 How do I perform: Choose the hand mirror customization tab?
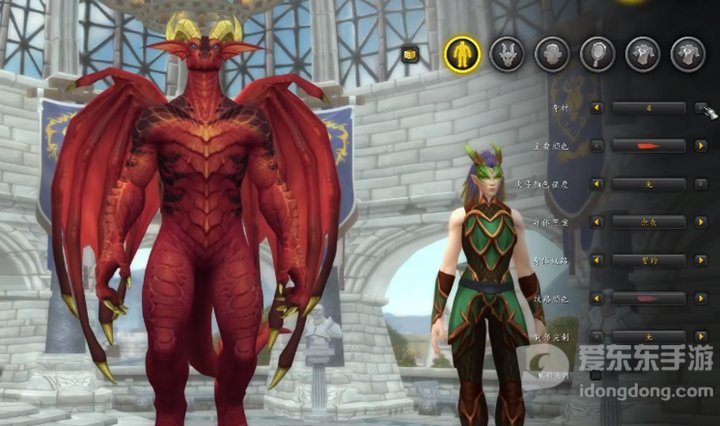[x=597, y=53]
